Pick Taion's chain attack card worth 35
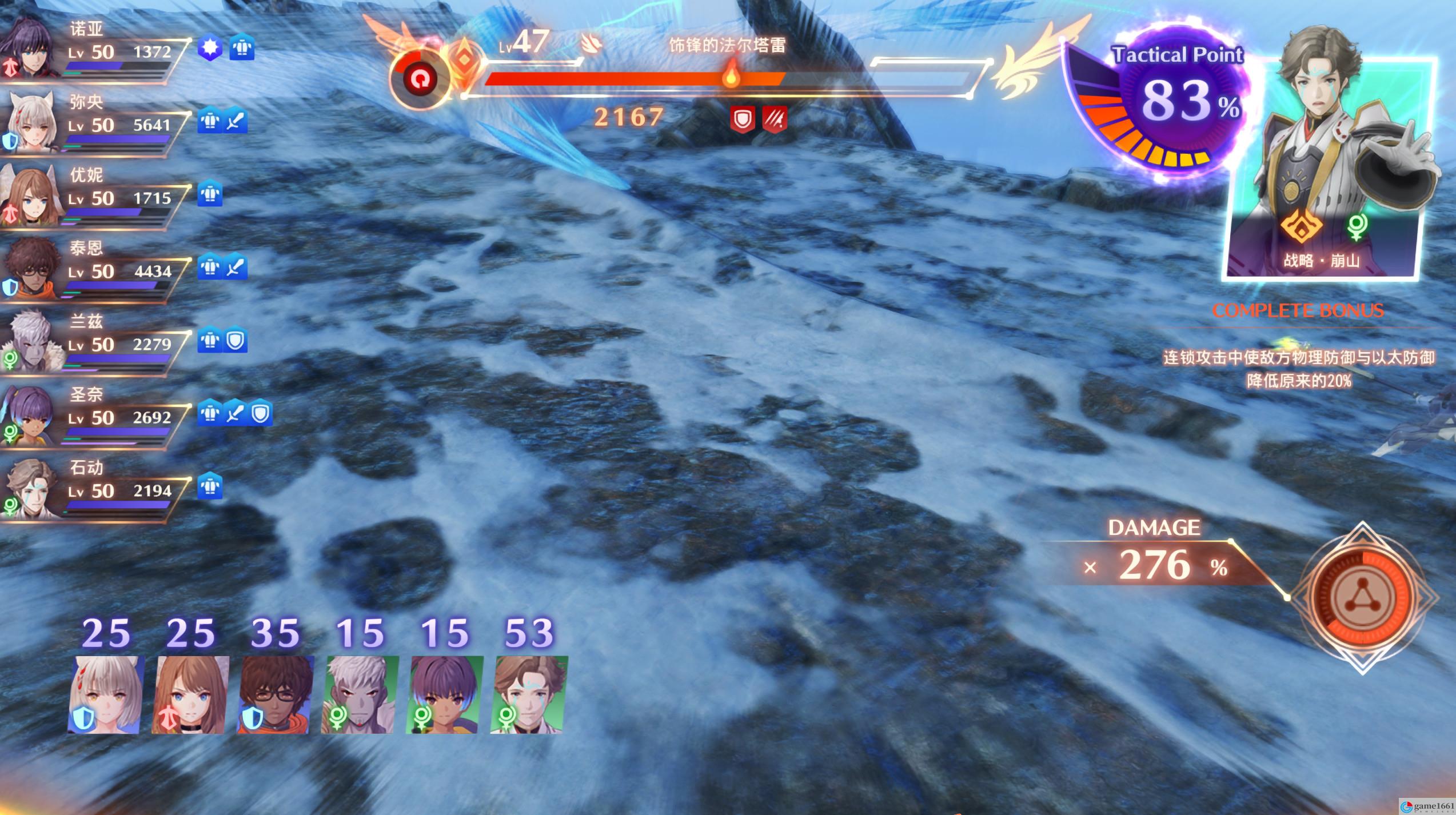The width and height of the screenshot is (1456, 815). coord(275,694)
